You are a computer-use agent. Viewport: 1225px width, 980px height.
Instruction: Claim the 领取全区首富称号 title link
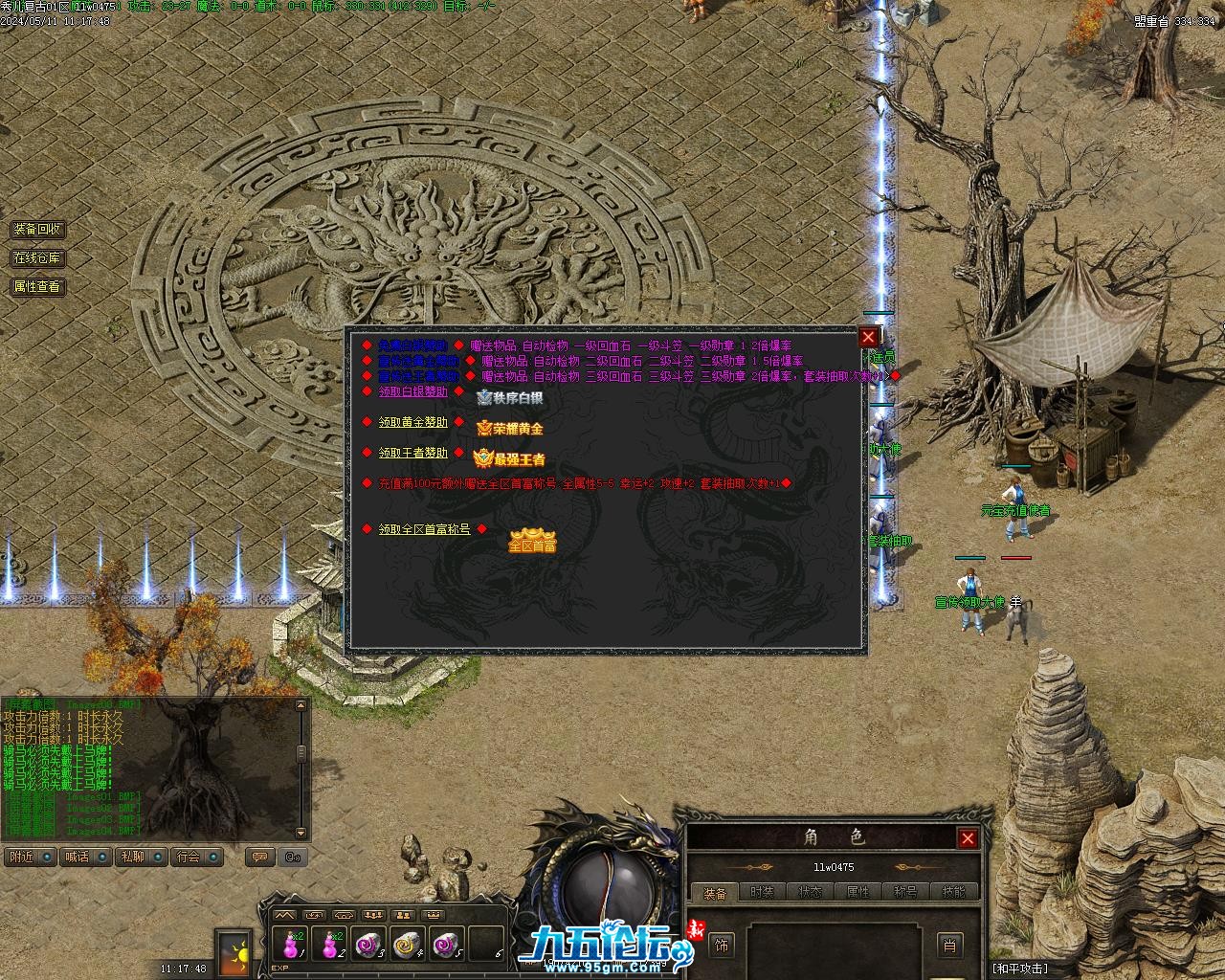tap(424, 529)
